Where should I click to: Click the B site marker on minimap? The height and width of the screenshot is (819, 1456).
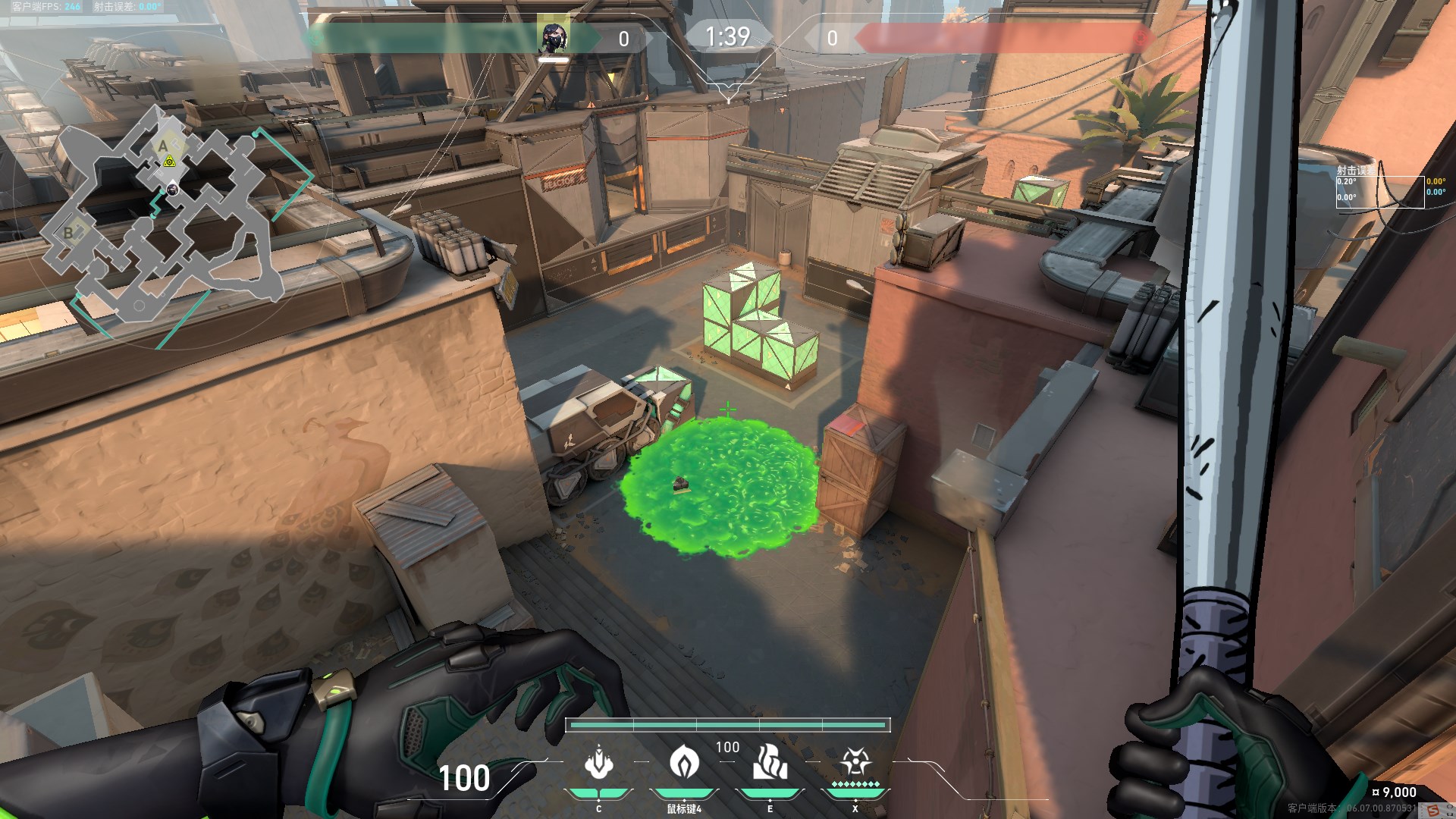(69, 233)
